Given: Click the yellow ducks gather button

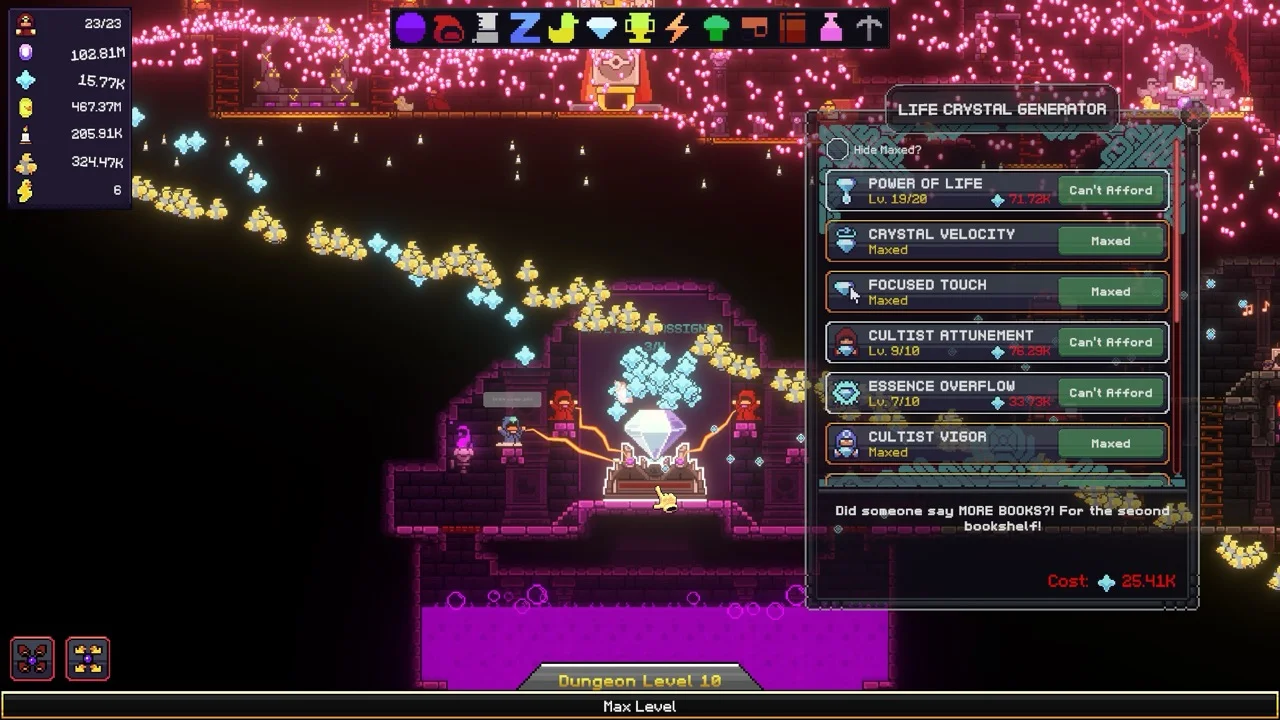Looking at the screenshot, I should 88,659.
